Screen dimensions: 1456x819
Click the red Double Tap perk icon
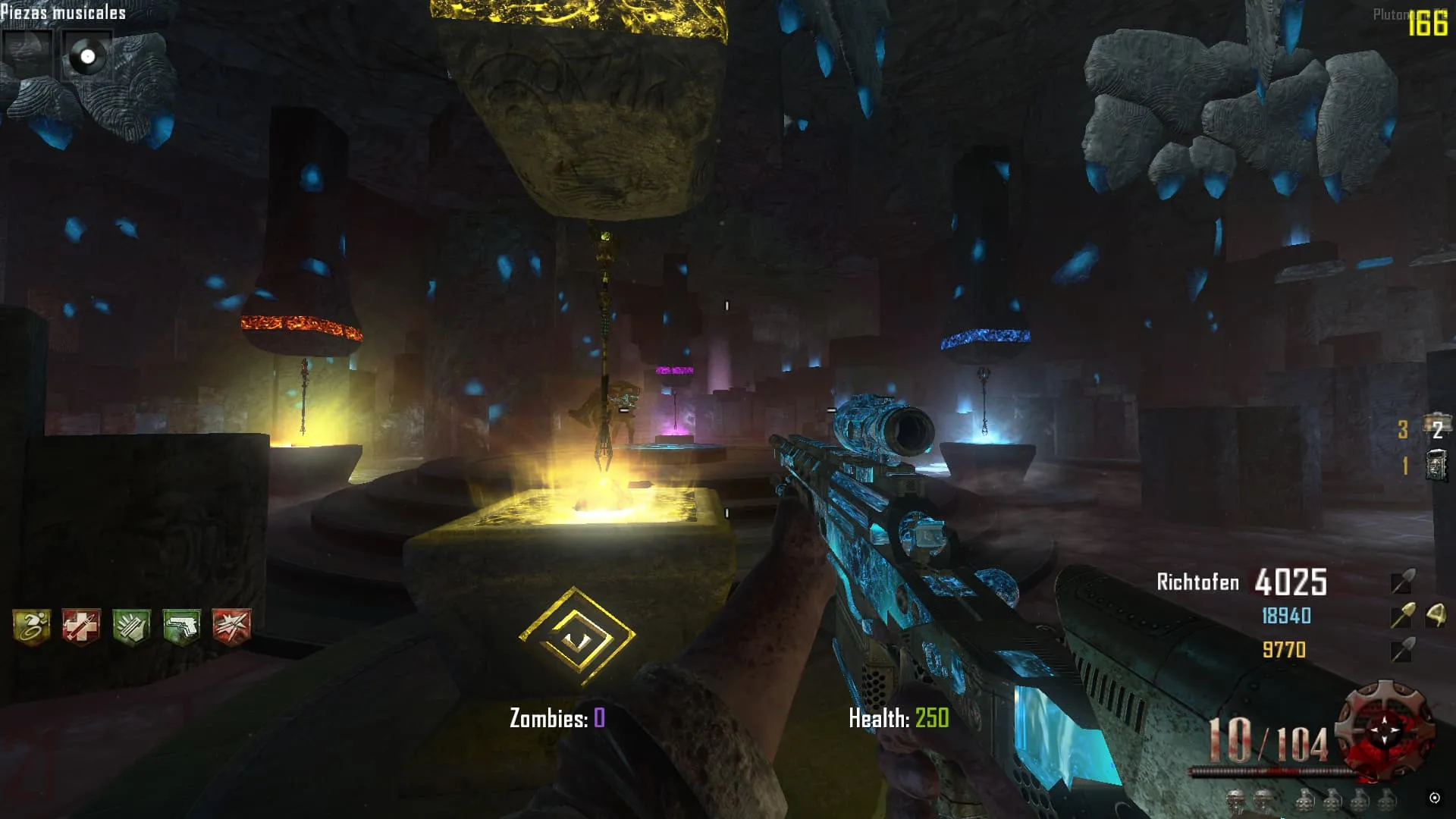(x=231, y=626)
